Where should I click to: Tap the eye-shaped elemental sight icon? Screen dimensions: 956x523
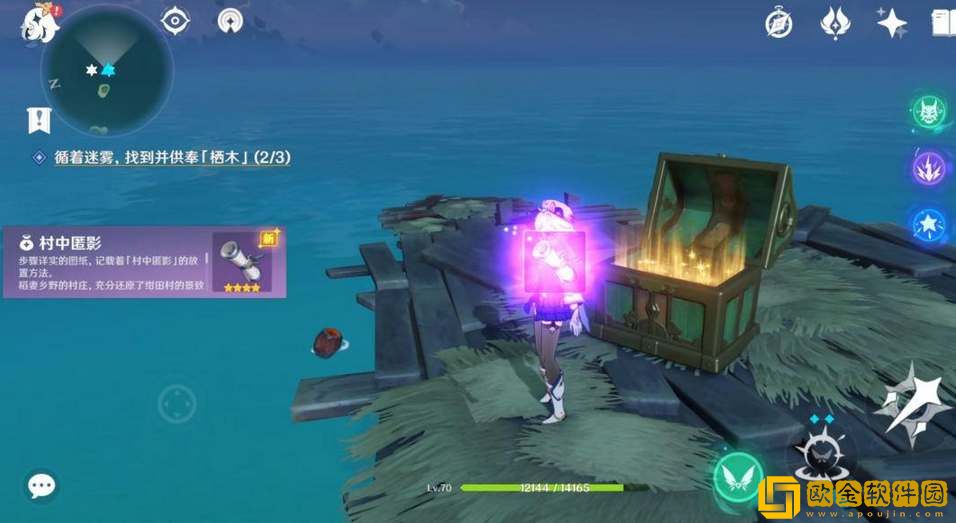pos(175,20)
